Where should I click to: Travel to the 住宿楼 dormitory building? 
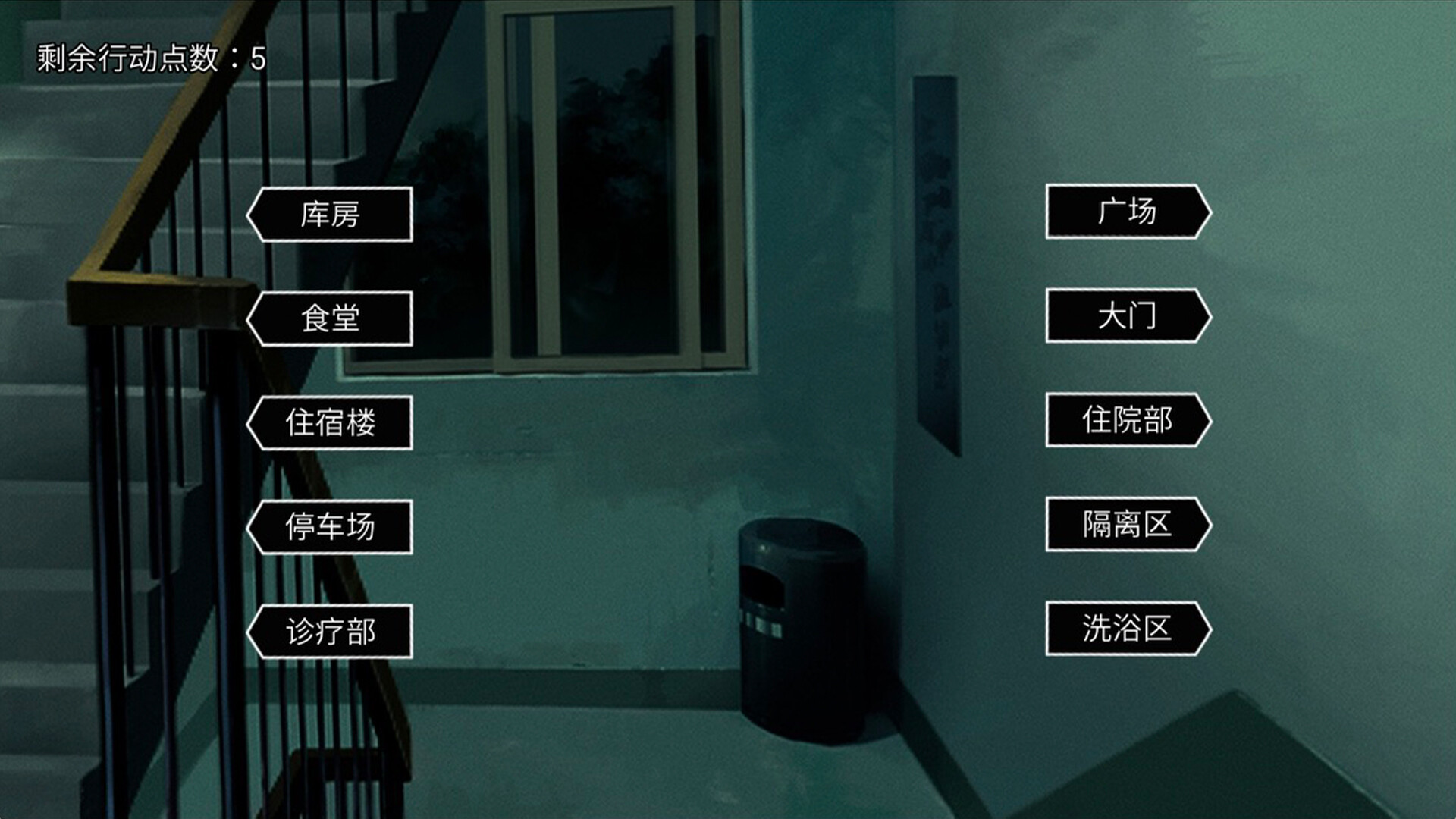tap(331, 425)
